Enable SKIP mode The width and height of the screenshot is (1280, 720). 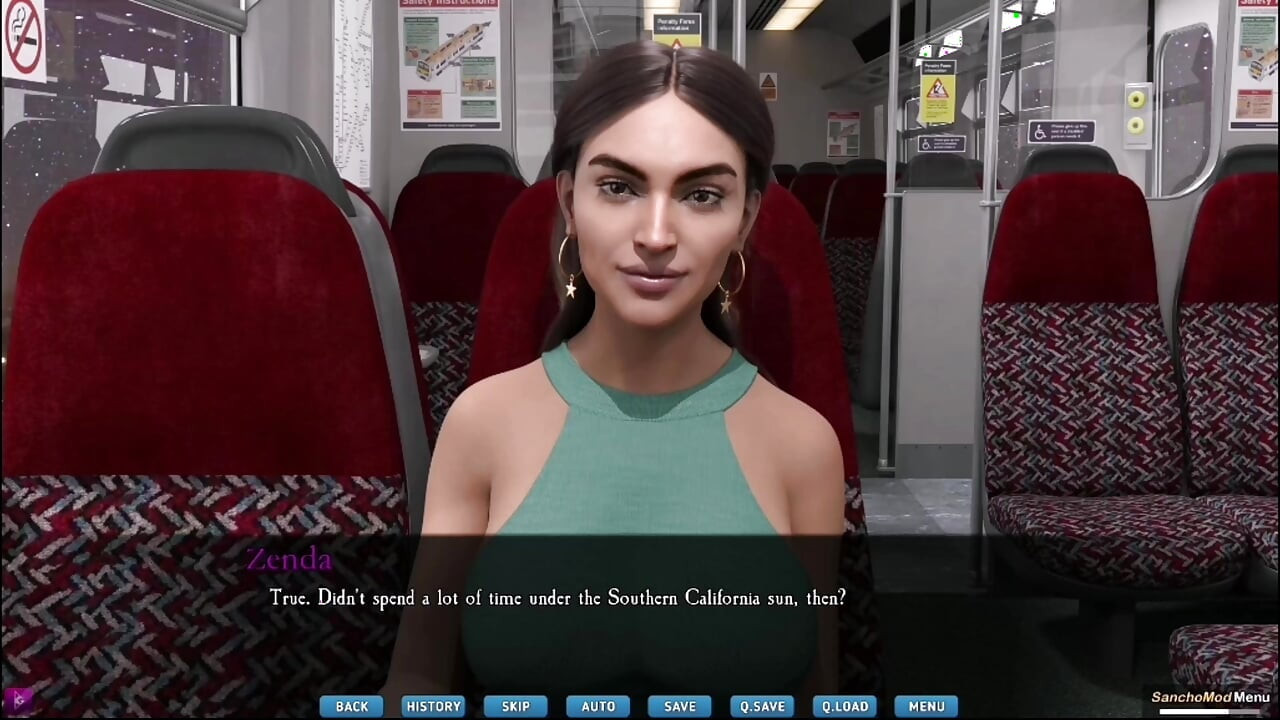click(515, 706)
